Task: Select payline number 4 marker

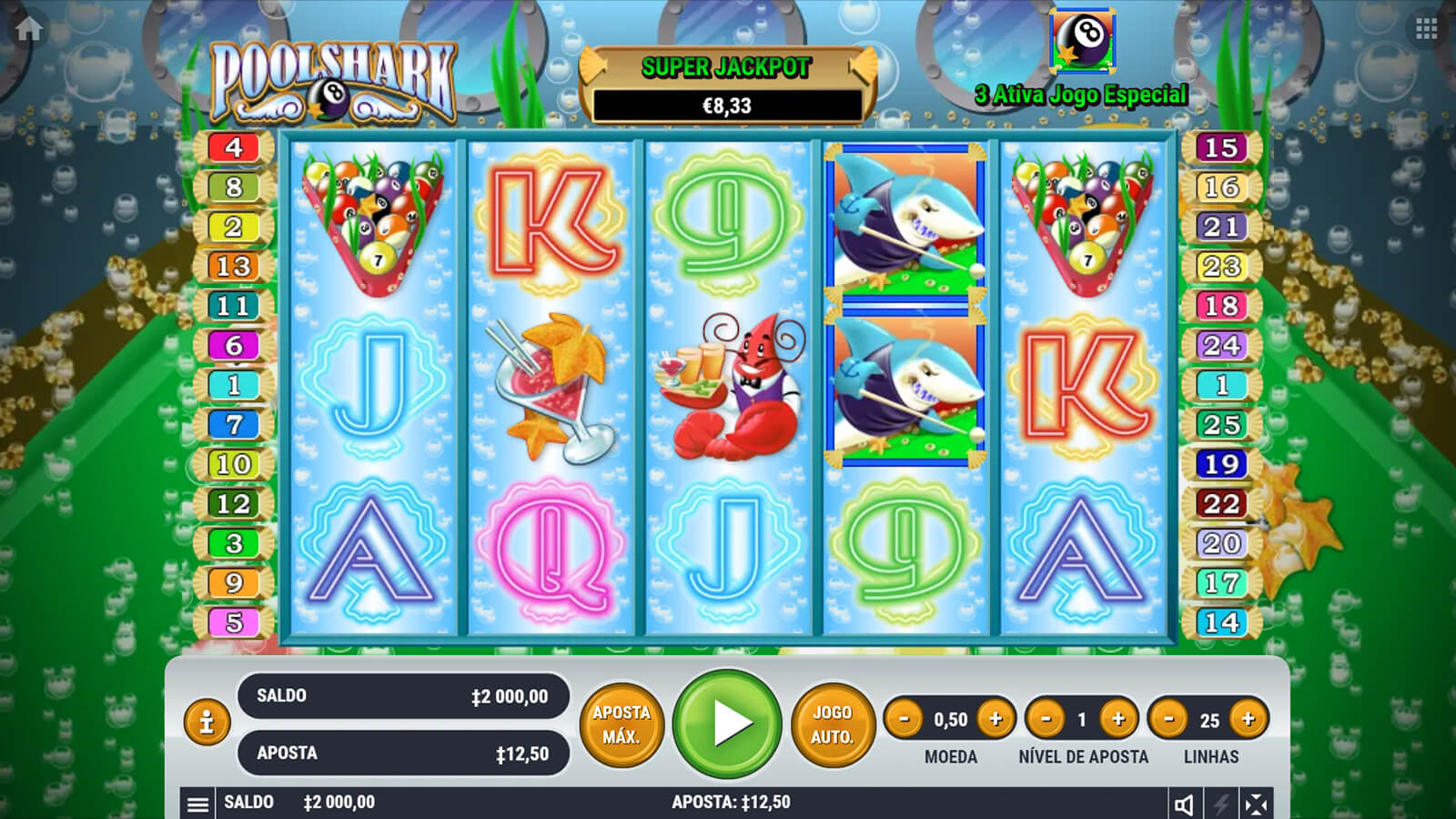Action: click(234, 147)
